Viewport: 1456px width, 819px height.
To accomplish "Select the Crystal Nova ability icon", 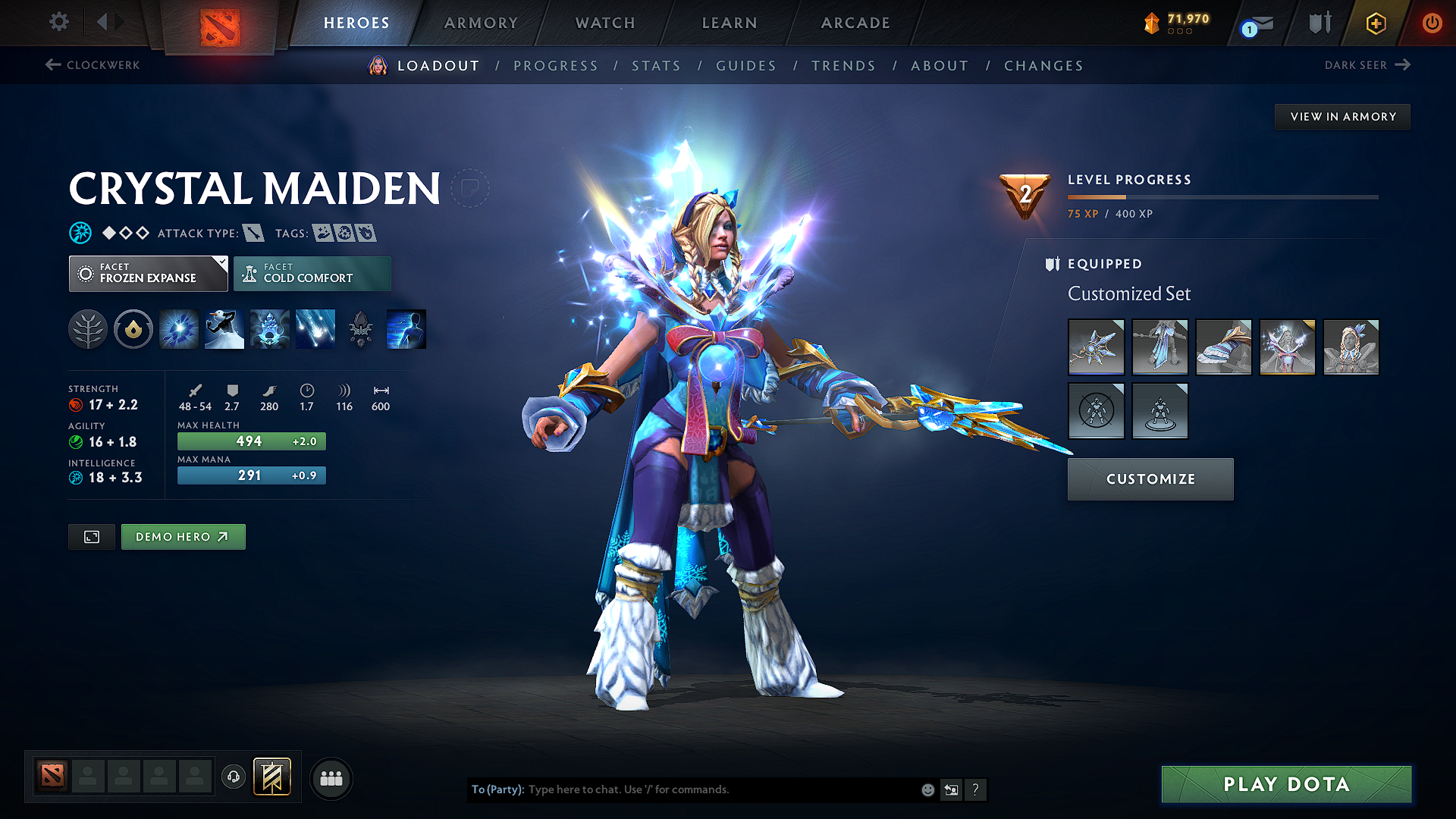I will [178, 328].
